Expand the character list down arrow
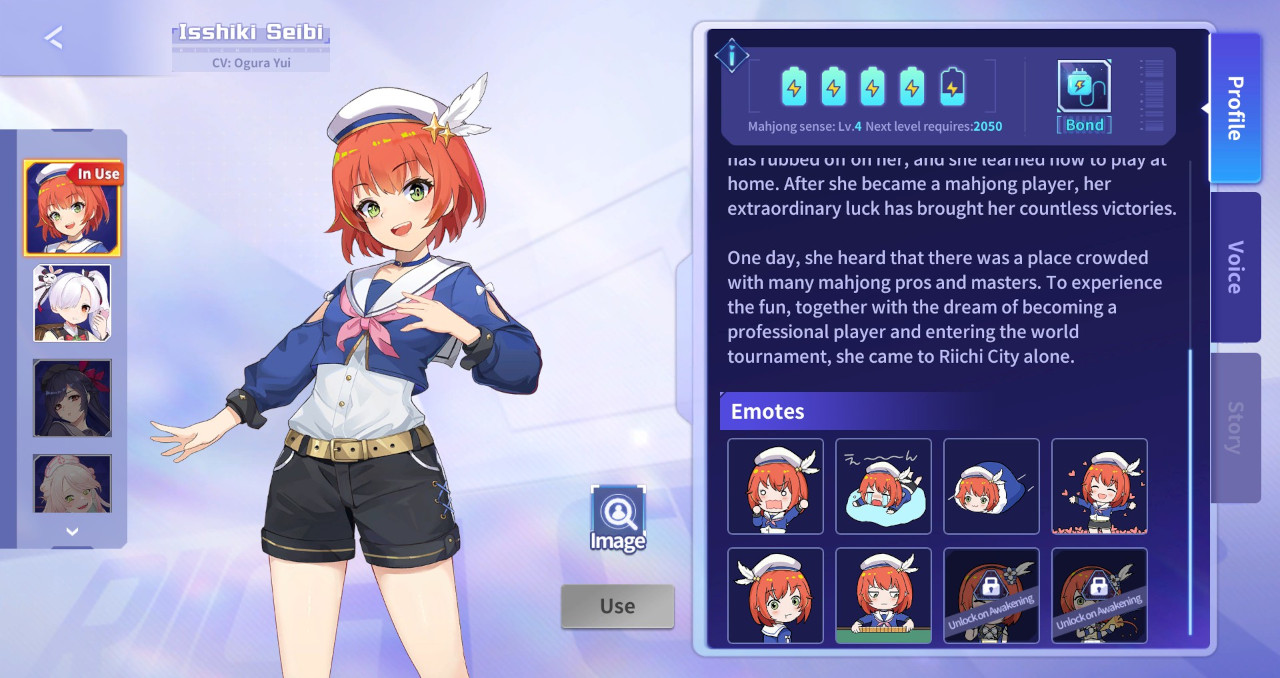This screenshot has height=678, width=1280. 72,532
